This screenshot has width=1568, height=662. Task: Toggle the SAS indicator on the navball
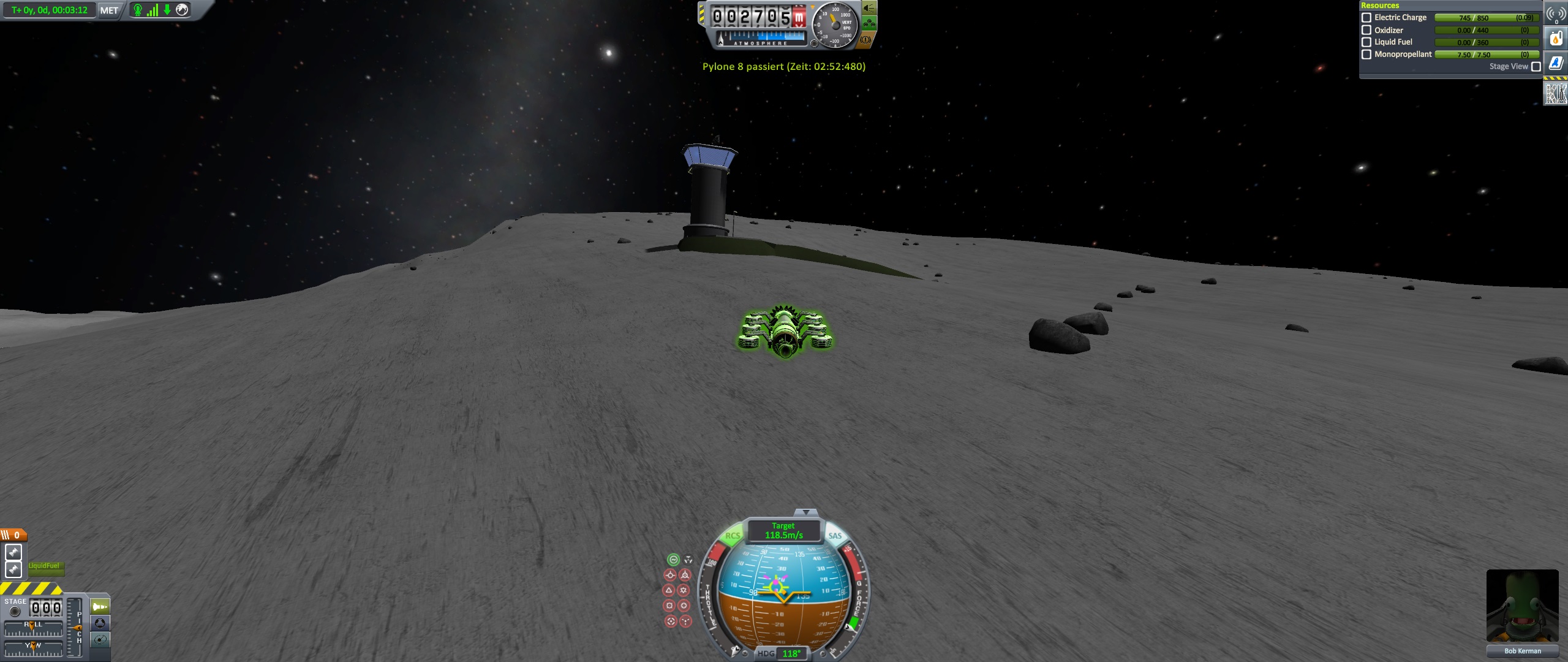coord(835,536)
